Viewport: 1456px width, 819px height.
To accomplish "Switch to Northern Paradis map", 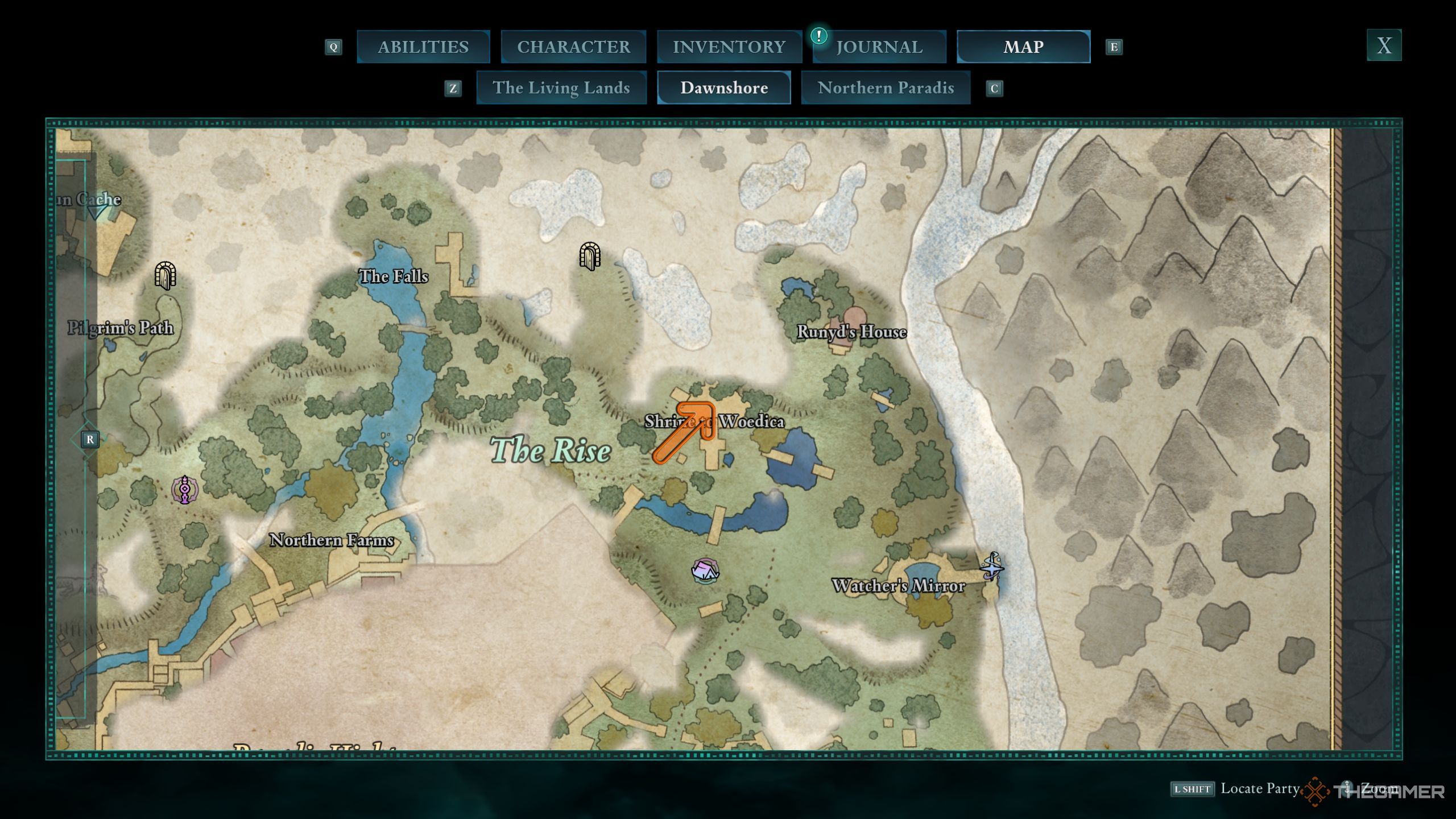I will coord(886,88).
